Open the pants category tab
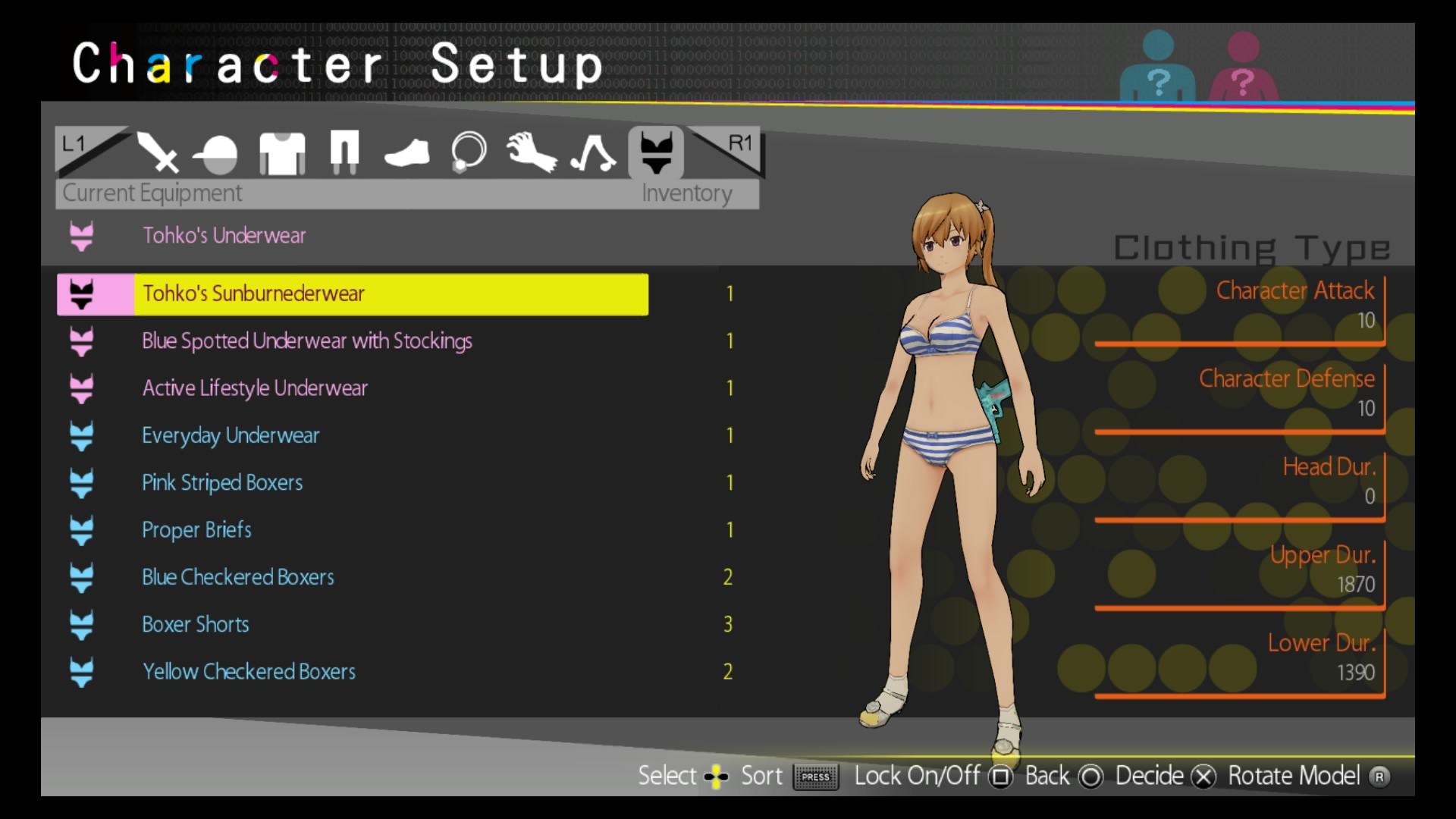The height and width of the screenshot is (819, 1456). 344,152
